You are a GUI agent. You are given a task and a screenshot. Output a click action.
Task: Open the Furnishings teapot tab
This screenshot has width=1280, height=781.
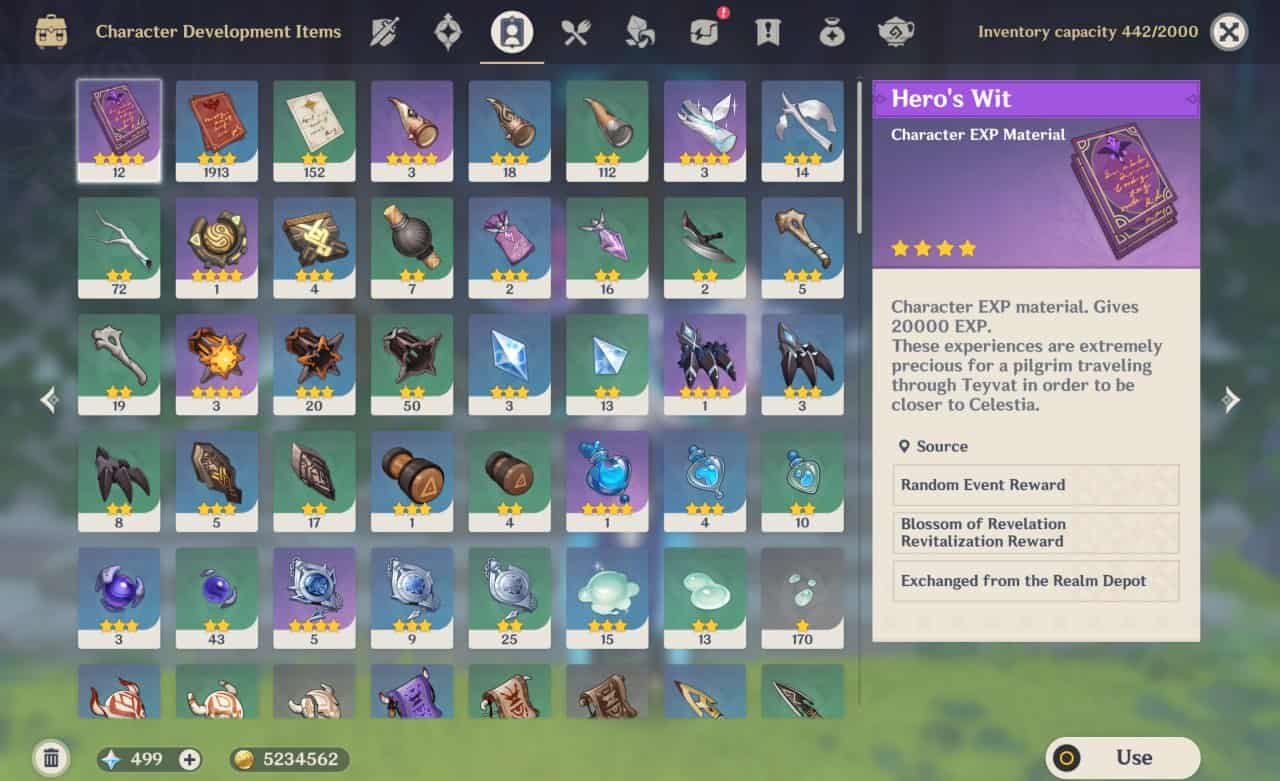(896, 31)
